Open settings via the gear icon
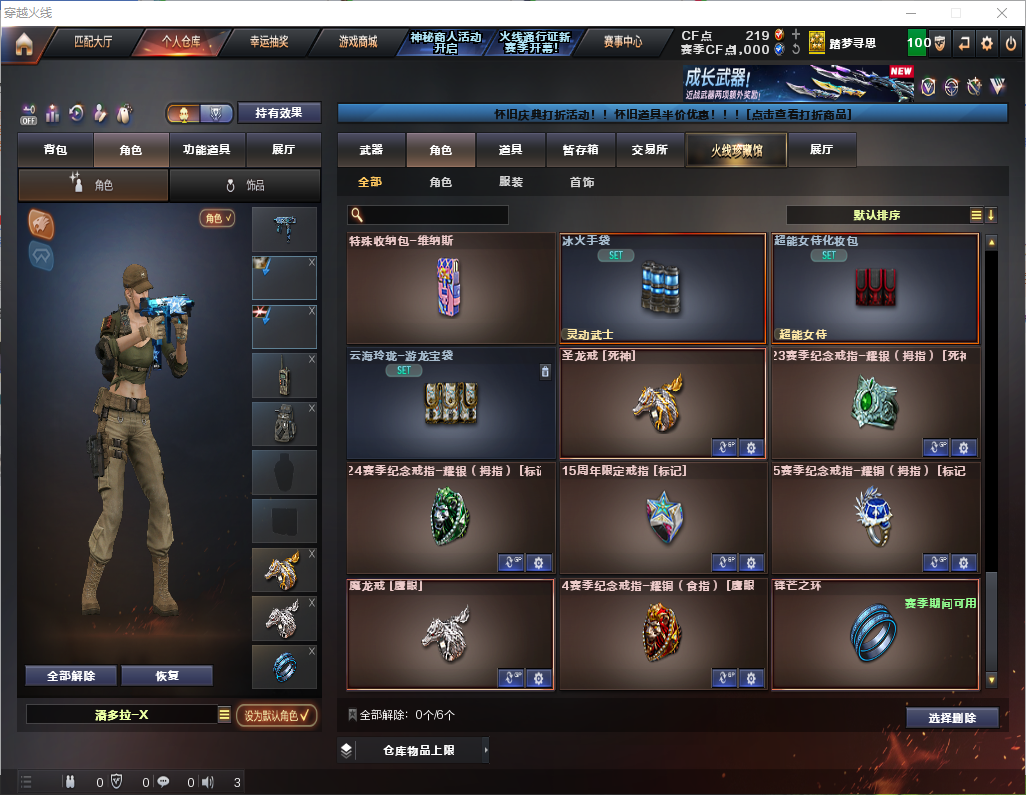 point(987,43)
